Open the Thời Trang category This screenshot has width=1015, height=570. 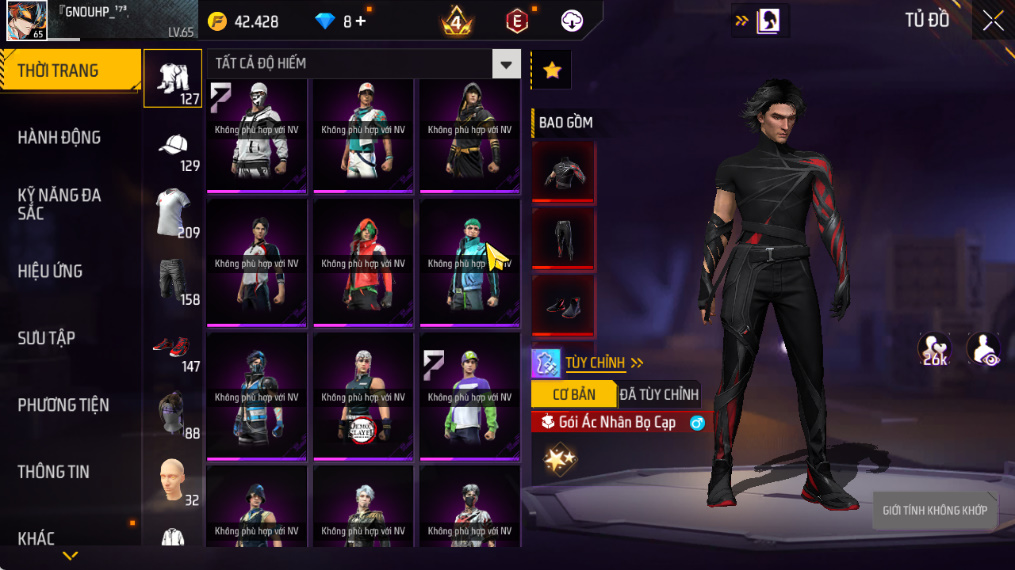(x=68, y=70)
